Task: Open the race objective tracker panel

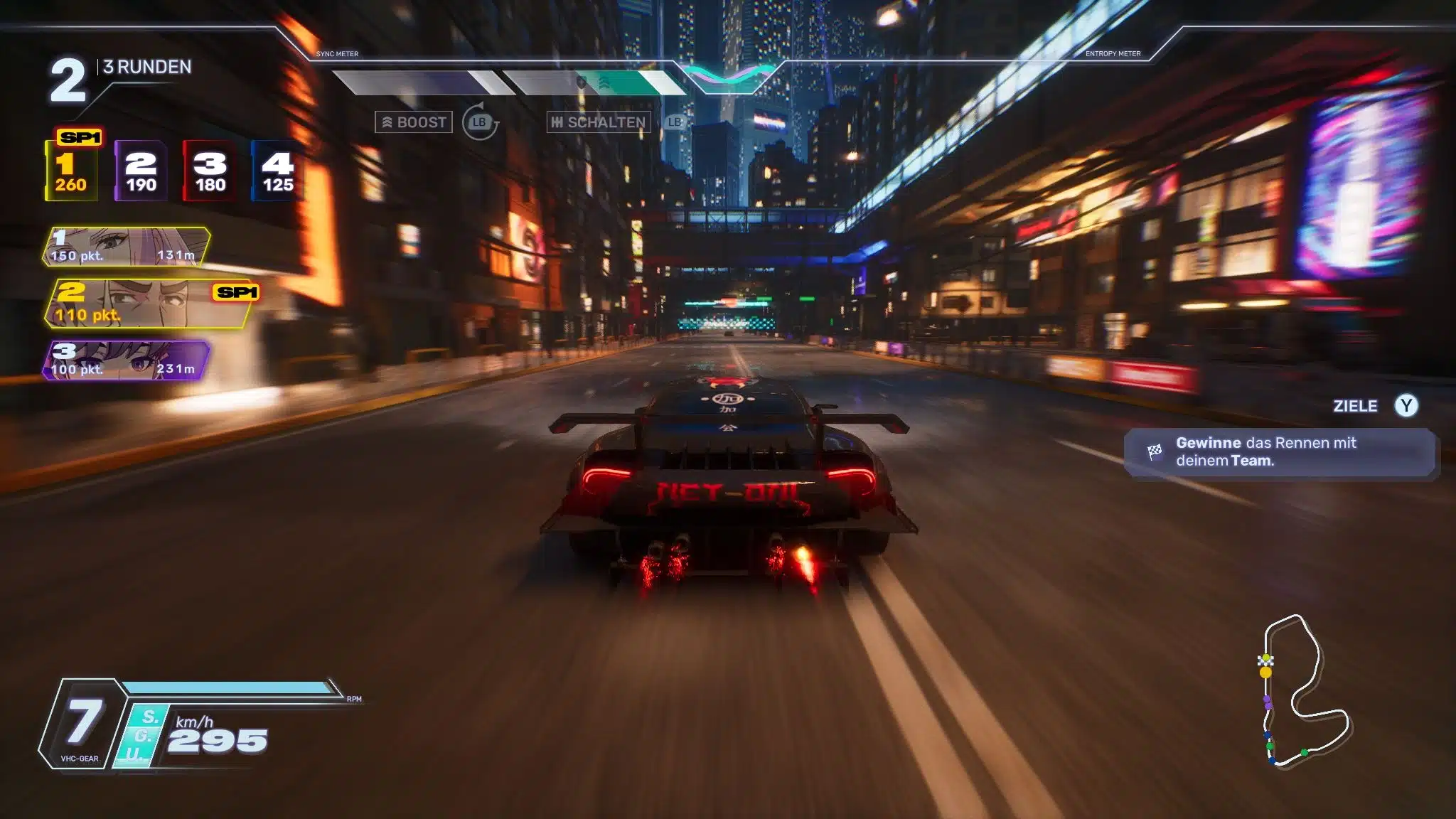Action: (1280, 452)
